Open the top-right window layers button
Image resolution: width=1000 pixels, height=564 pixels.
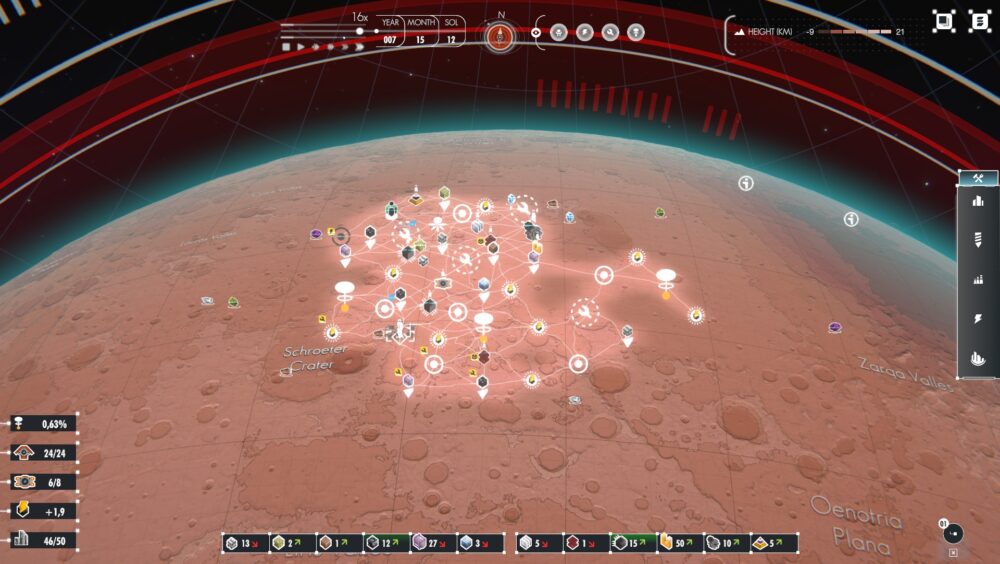(943, 21)
